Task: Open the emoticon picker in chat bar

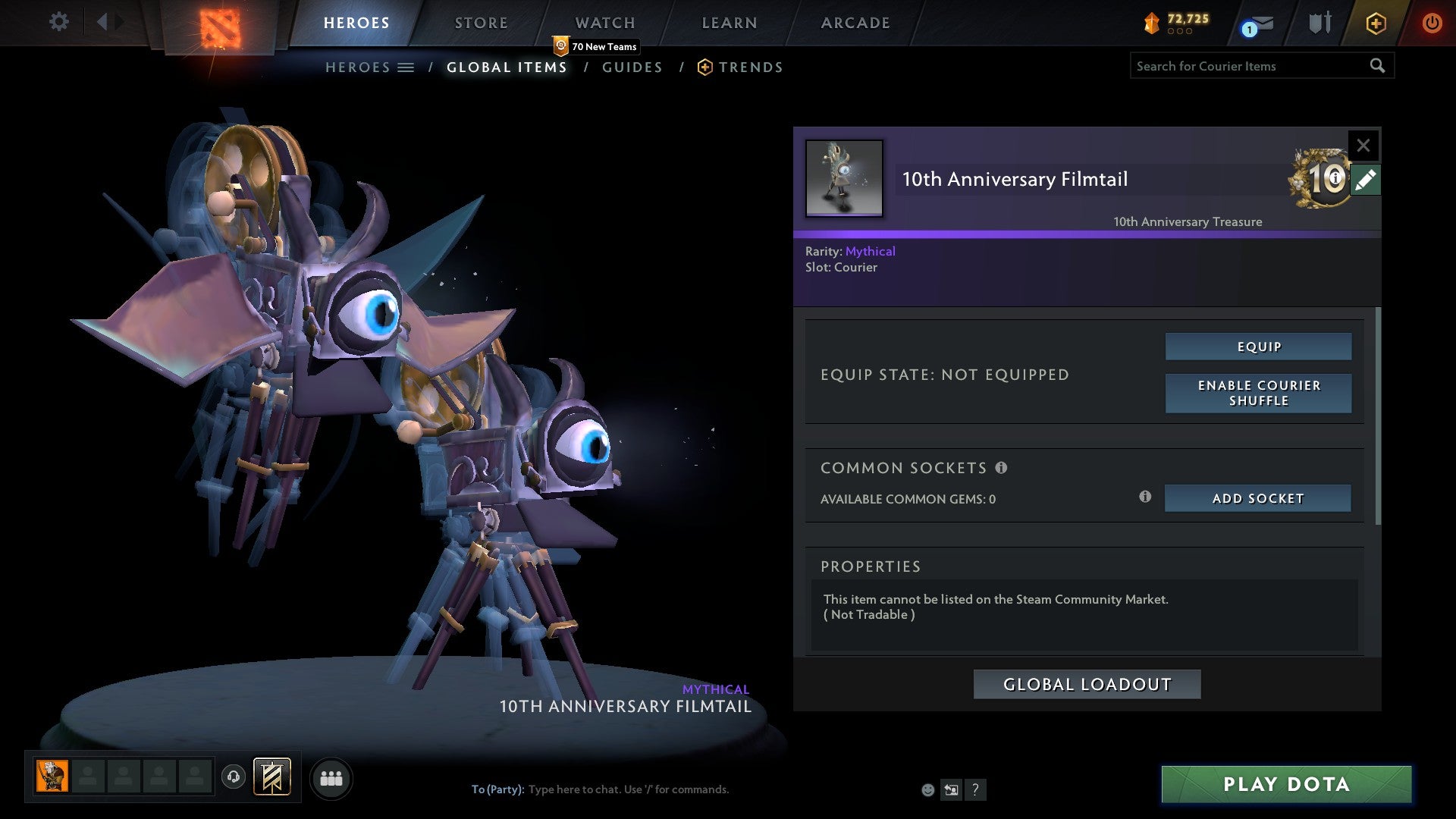Action: [x=927, y=789]
